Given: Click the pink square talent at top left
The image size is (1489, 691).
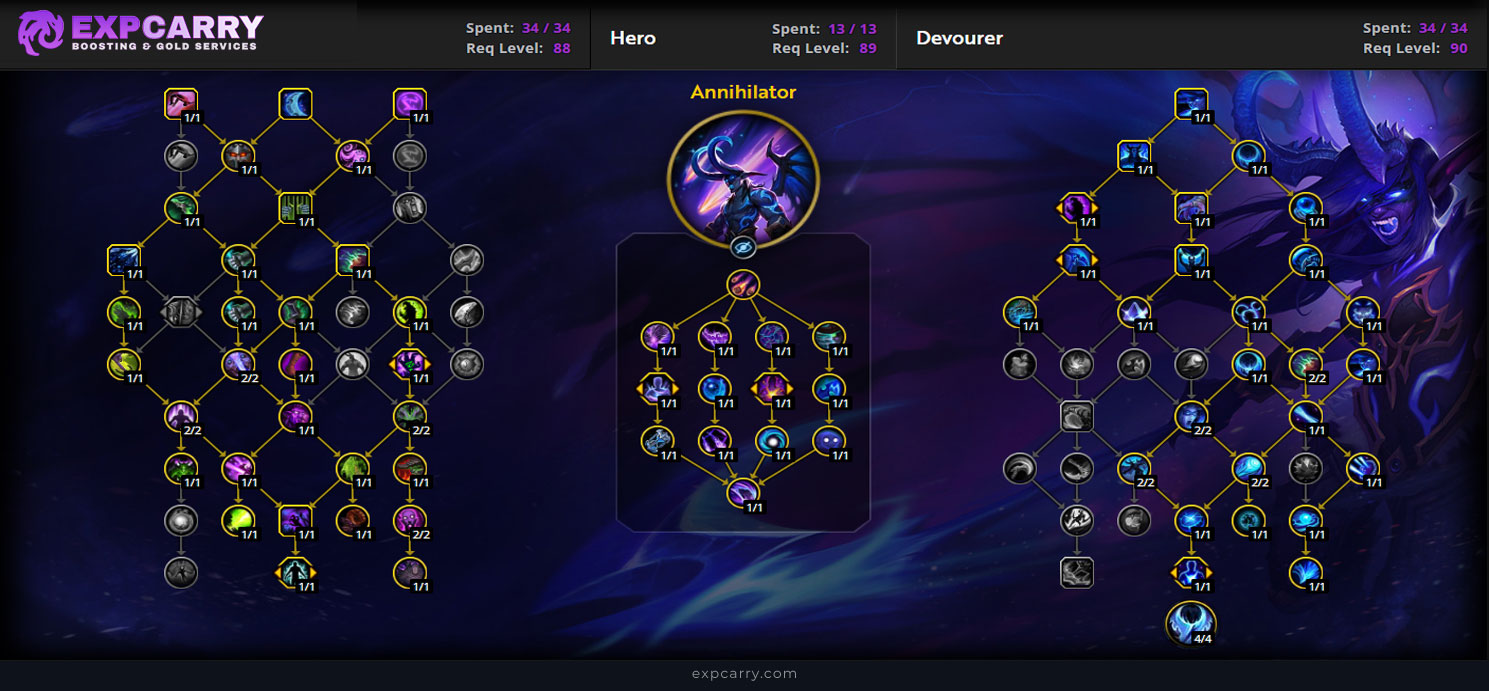Looking at the screenshot, I should click(181, 104).
